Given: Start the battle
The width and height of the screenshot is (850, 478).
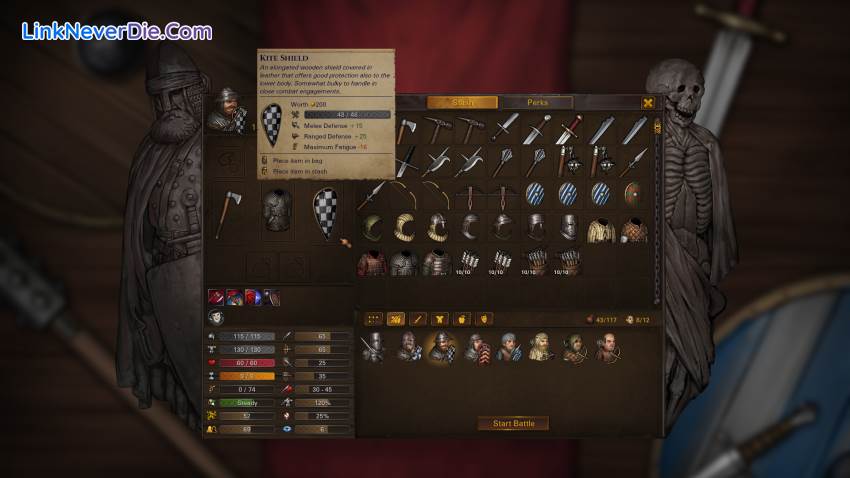Looking at the screenshot, I should pos(513,424).
